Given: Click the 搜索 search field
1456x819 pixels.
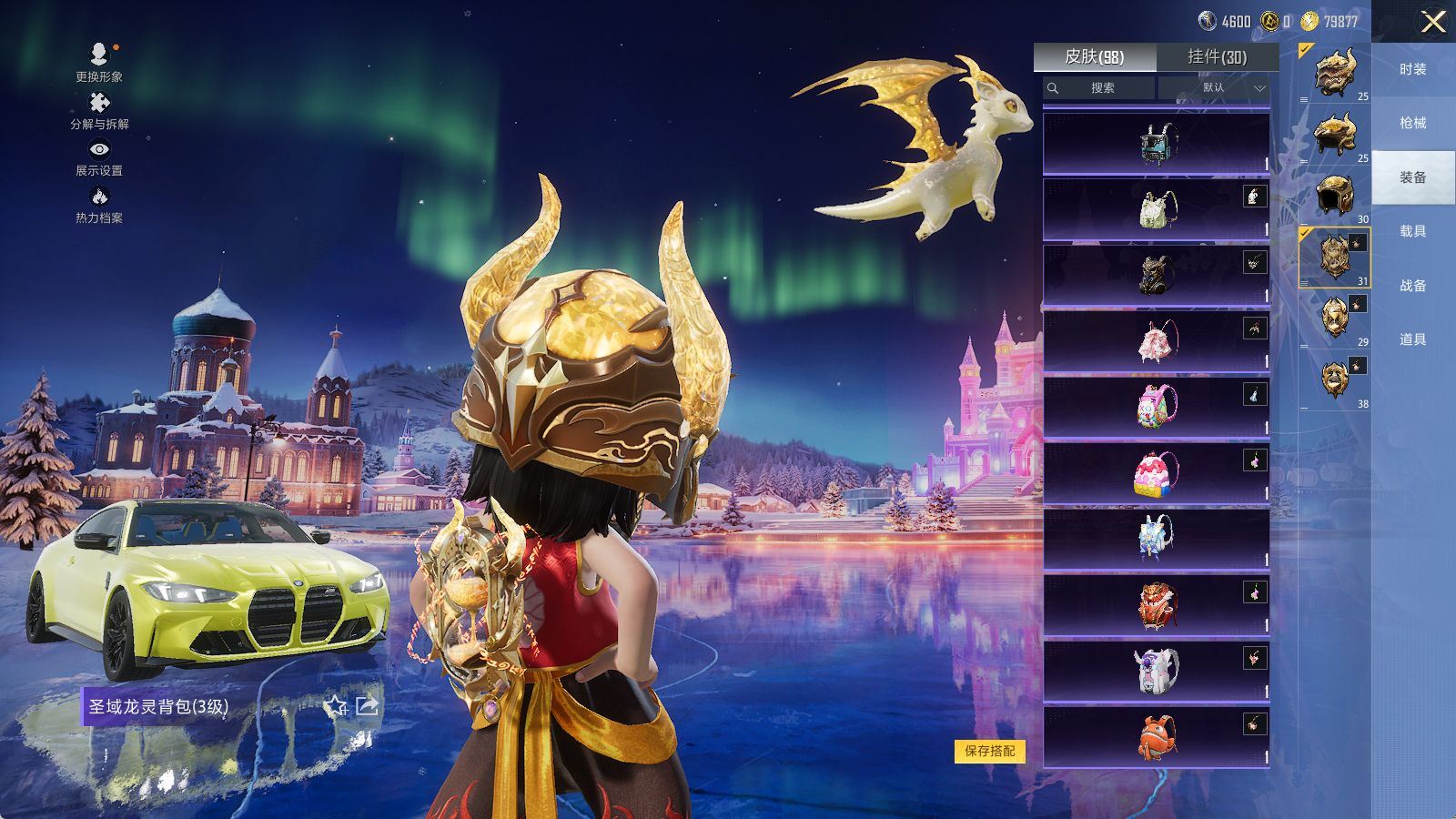Looking at the screenshot, I should [1099, 88].
